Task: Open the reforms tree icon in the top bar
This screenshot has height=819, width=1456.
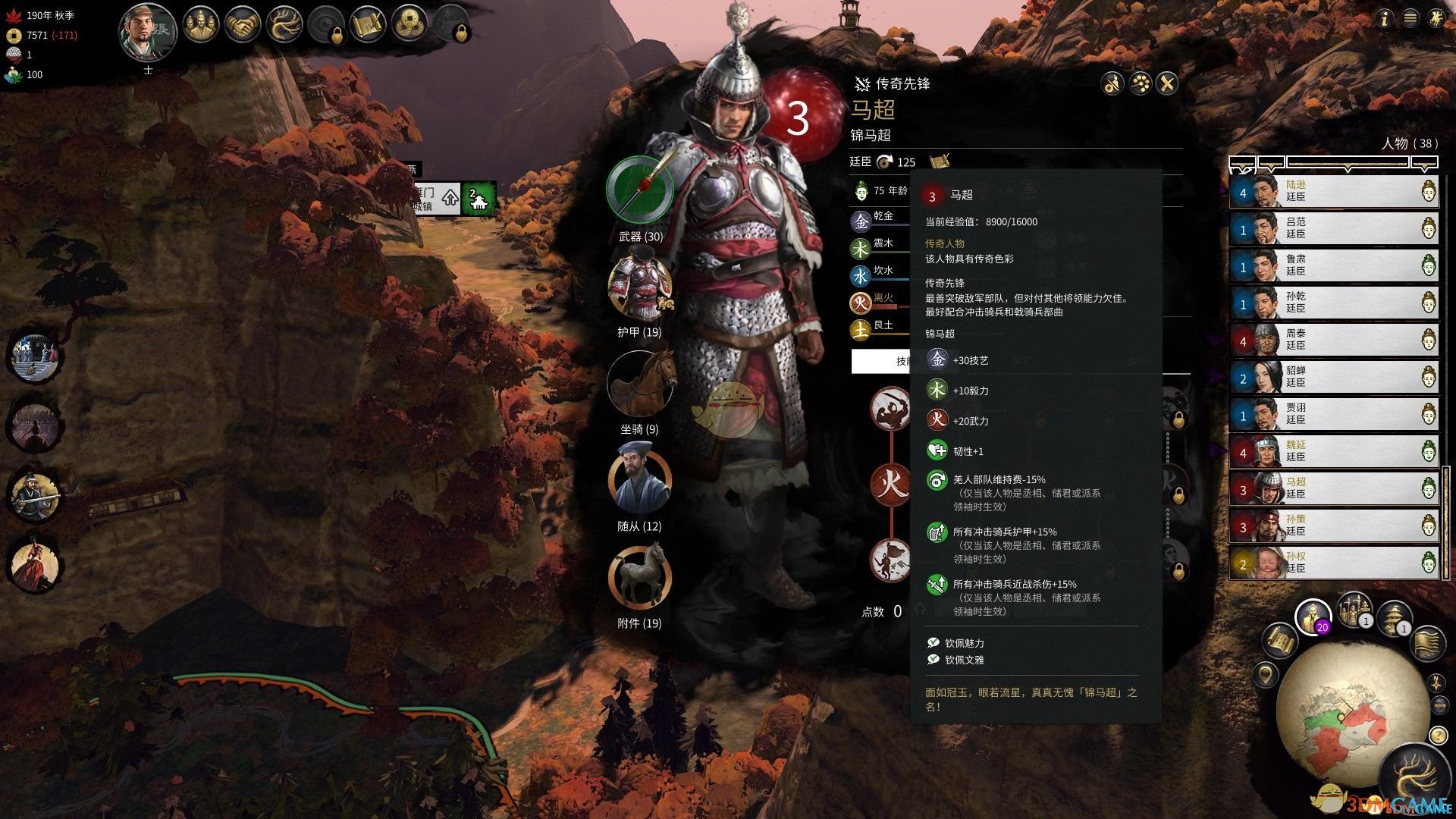Action: tap(284, 24)
